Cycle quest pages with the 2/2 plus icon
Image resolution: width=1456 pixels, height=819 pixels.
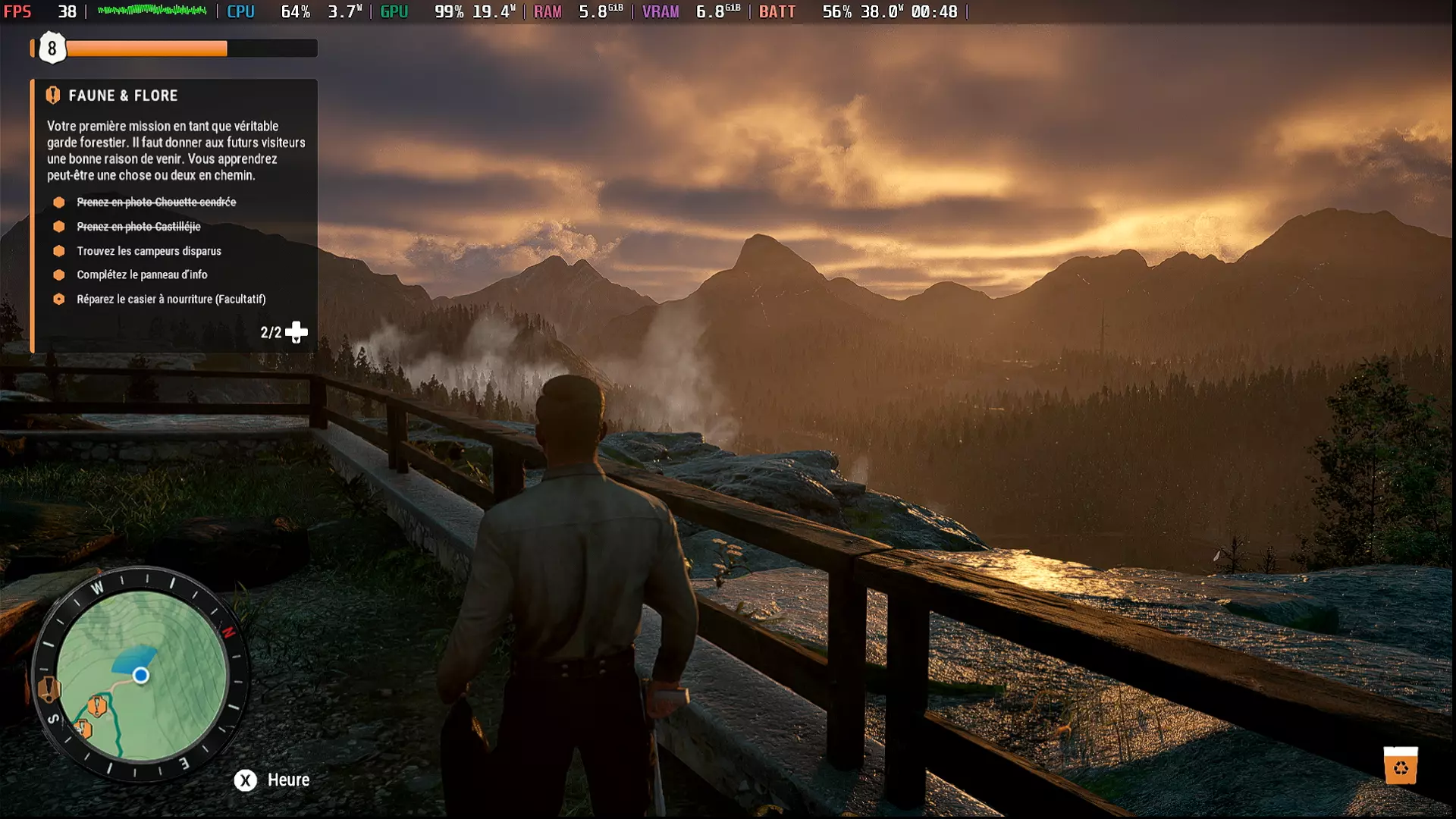[296, 332]
